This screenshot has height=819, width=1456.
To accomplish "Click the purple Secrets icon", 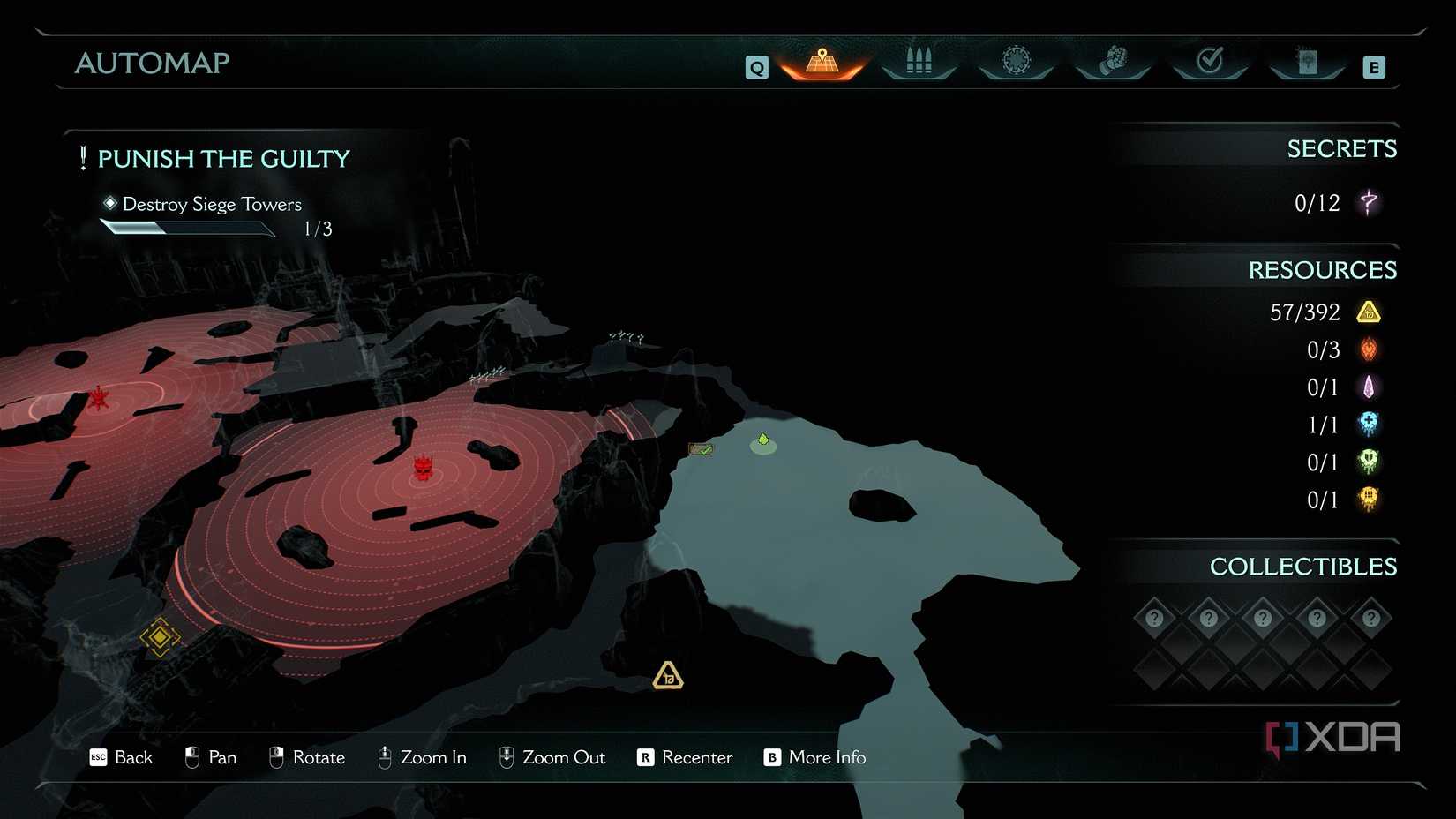I will coord(1369,203).
